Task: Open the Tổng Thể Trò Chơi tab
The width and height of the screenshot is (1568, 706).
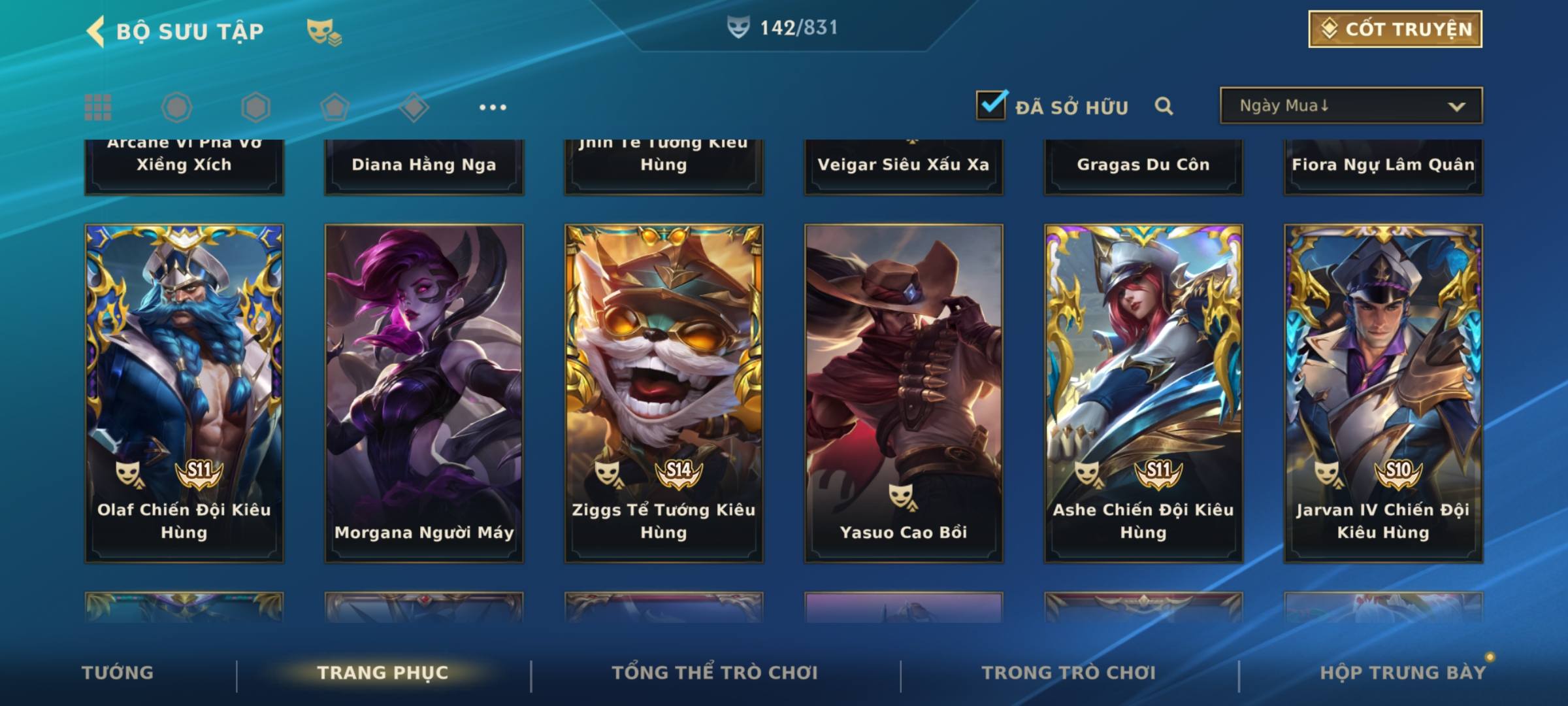Action: 715,673
